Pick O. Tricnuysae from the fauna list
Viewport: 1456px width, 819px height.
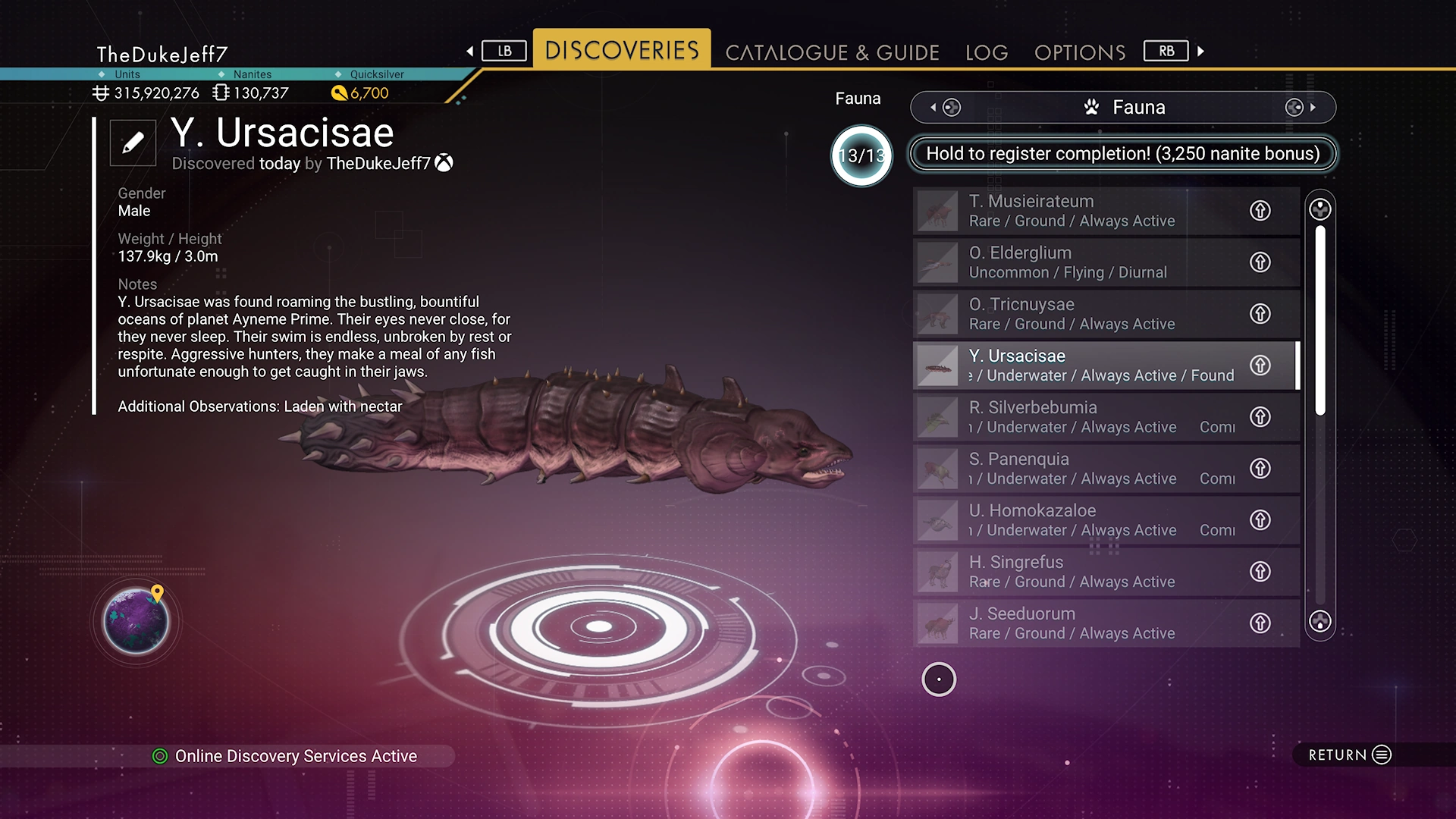click(x=1084, y=314)
